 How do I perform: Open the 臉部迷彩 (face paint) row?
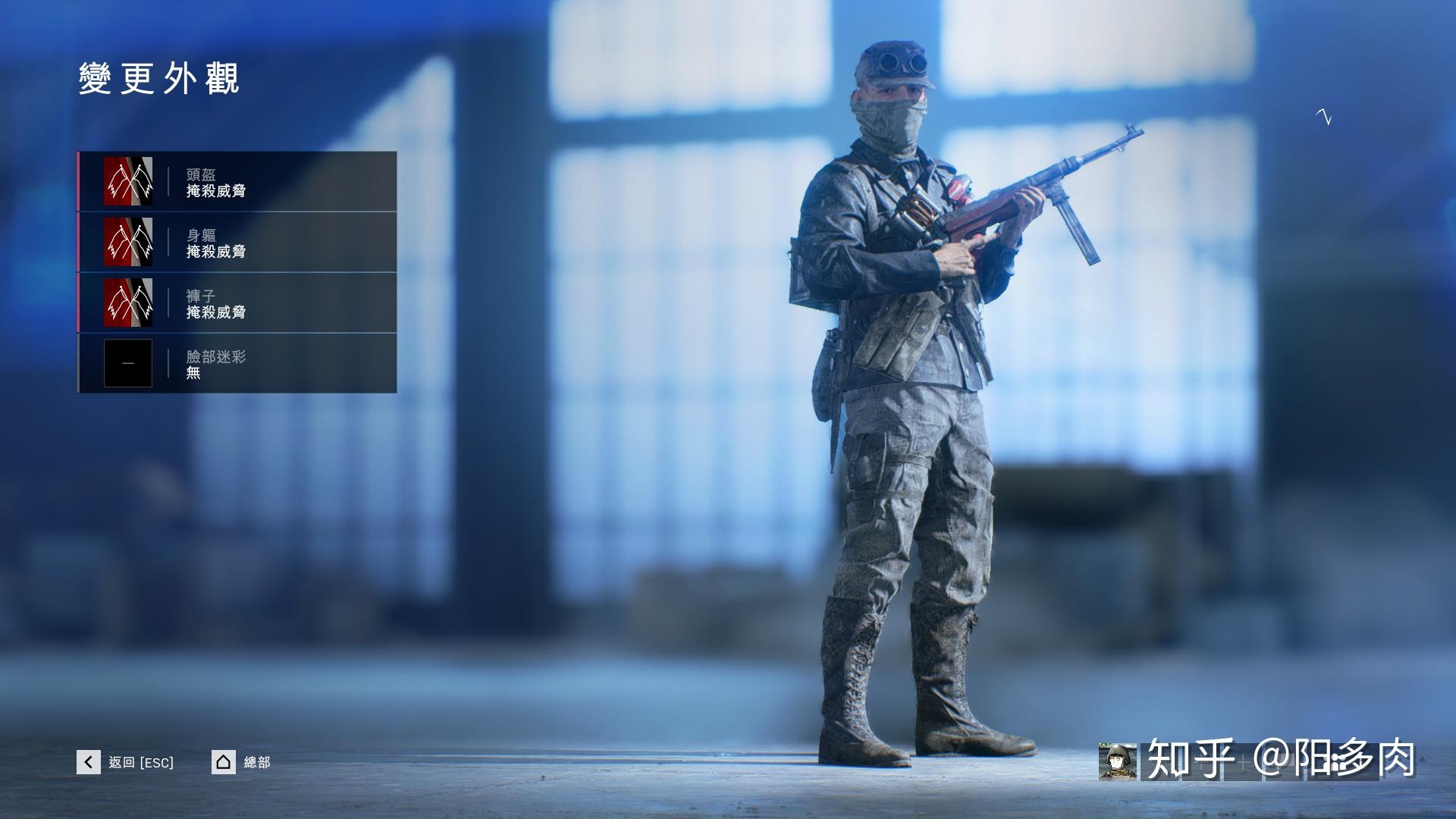[237, 363]
